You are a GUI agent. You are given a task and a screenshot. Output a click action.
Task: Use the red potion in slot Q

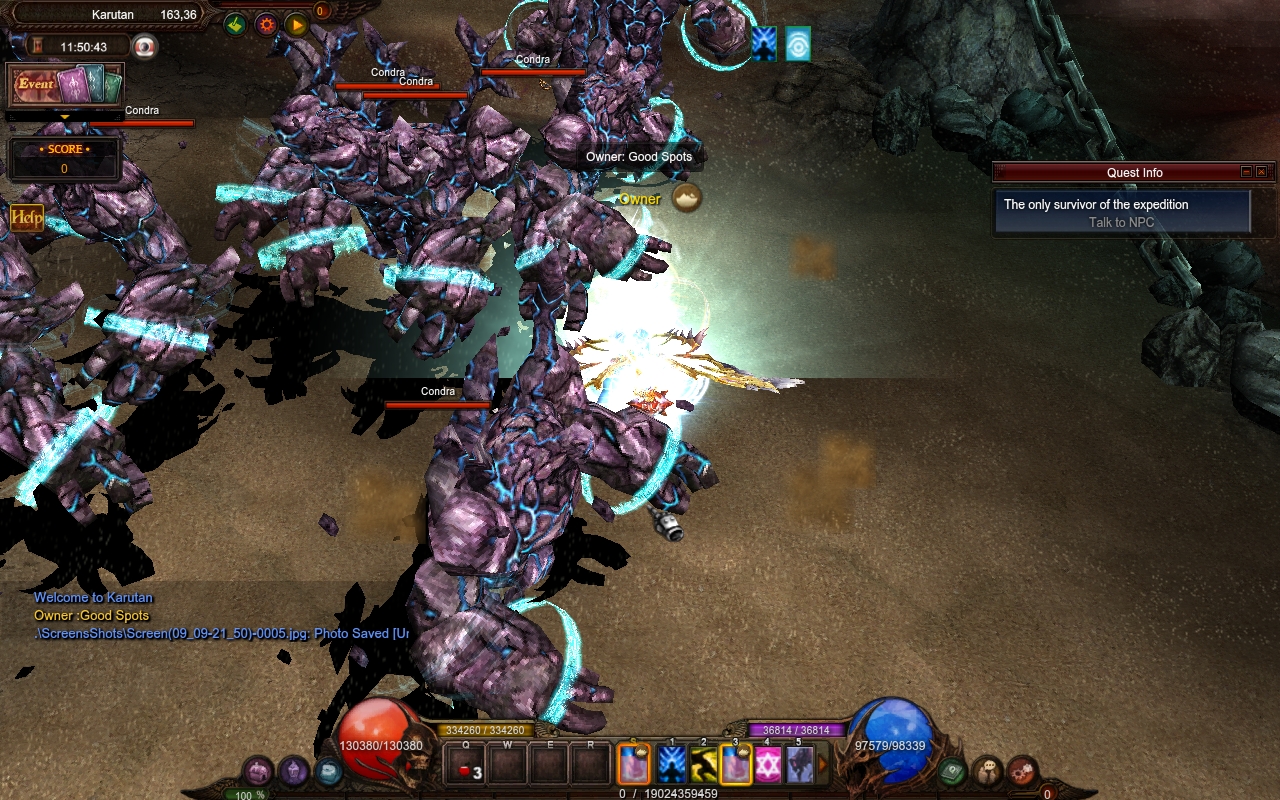pos(467,766)
